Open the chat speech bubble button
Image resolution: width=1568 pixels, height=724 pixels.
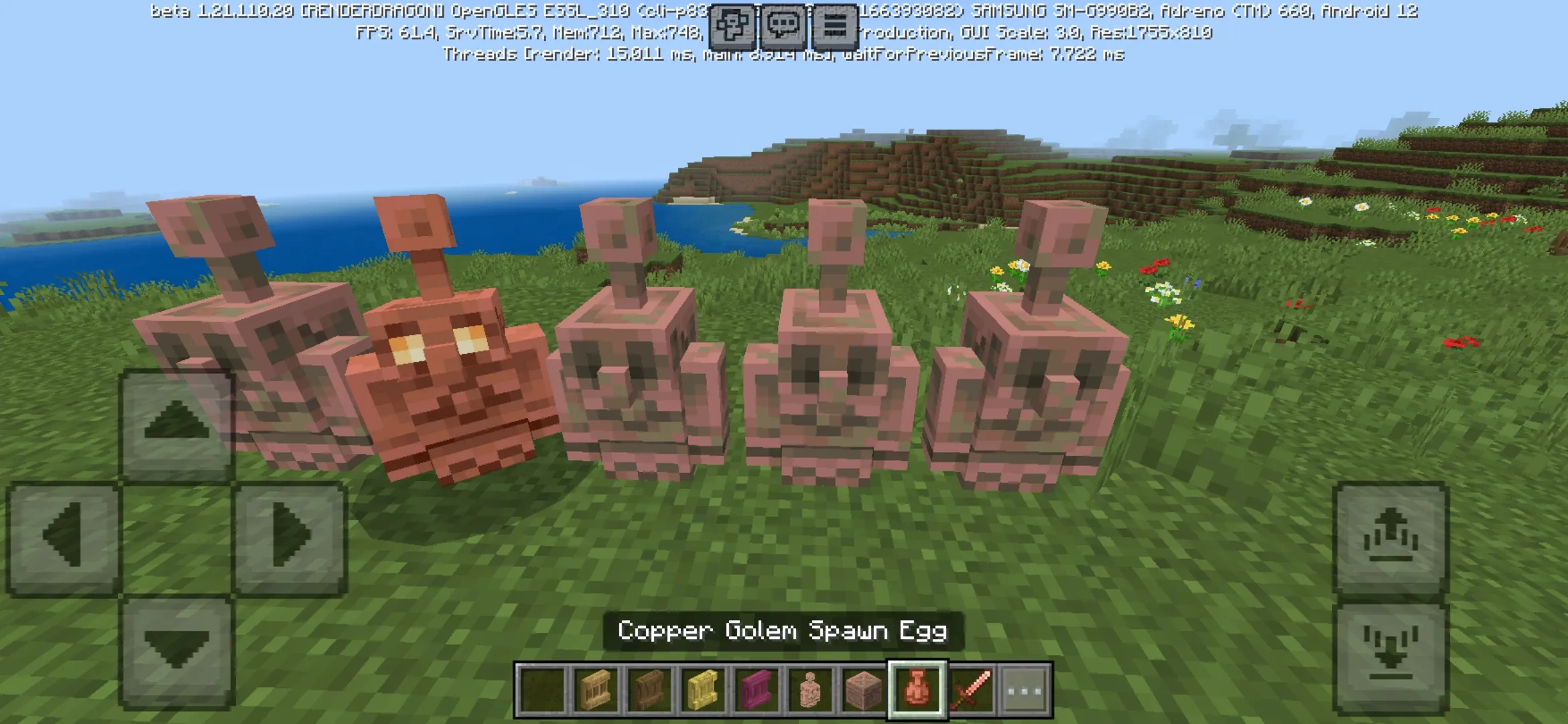point(783,27)
